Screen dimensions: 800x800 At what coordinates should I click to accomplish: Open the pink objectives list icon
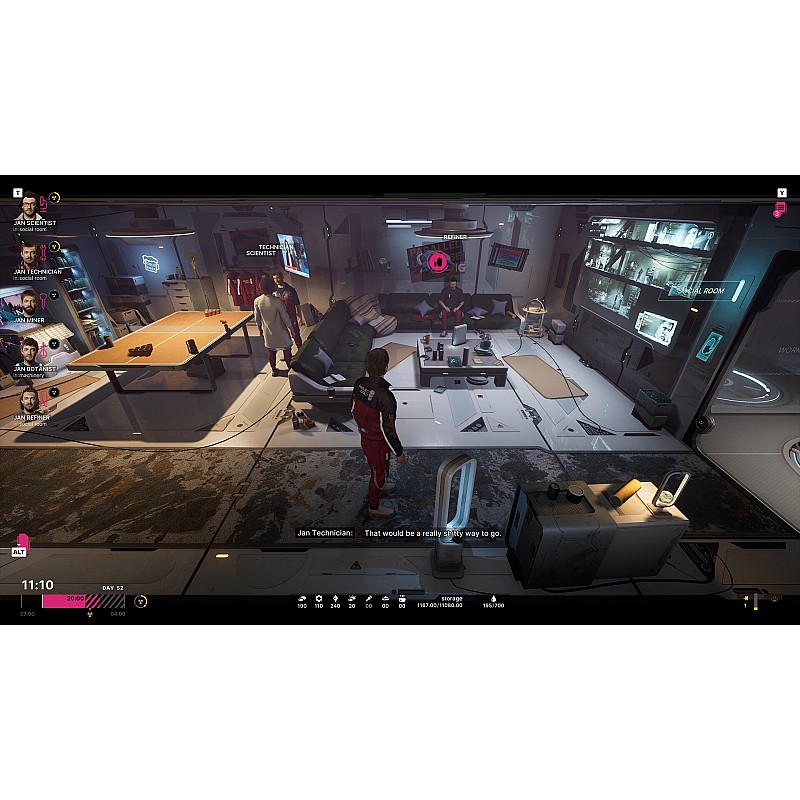click(780, 209)
